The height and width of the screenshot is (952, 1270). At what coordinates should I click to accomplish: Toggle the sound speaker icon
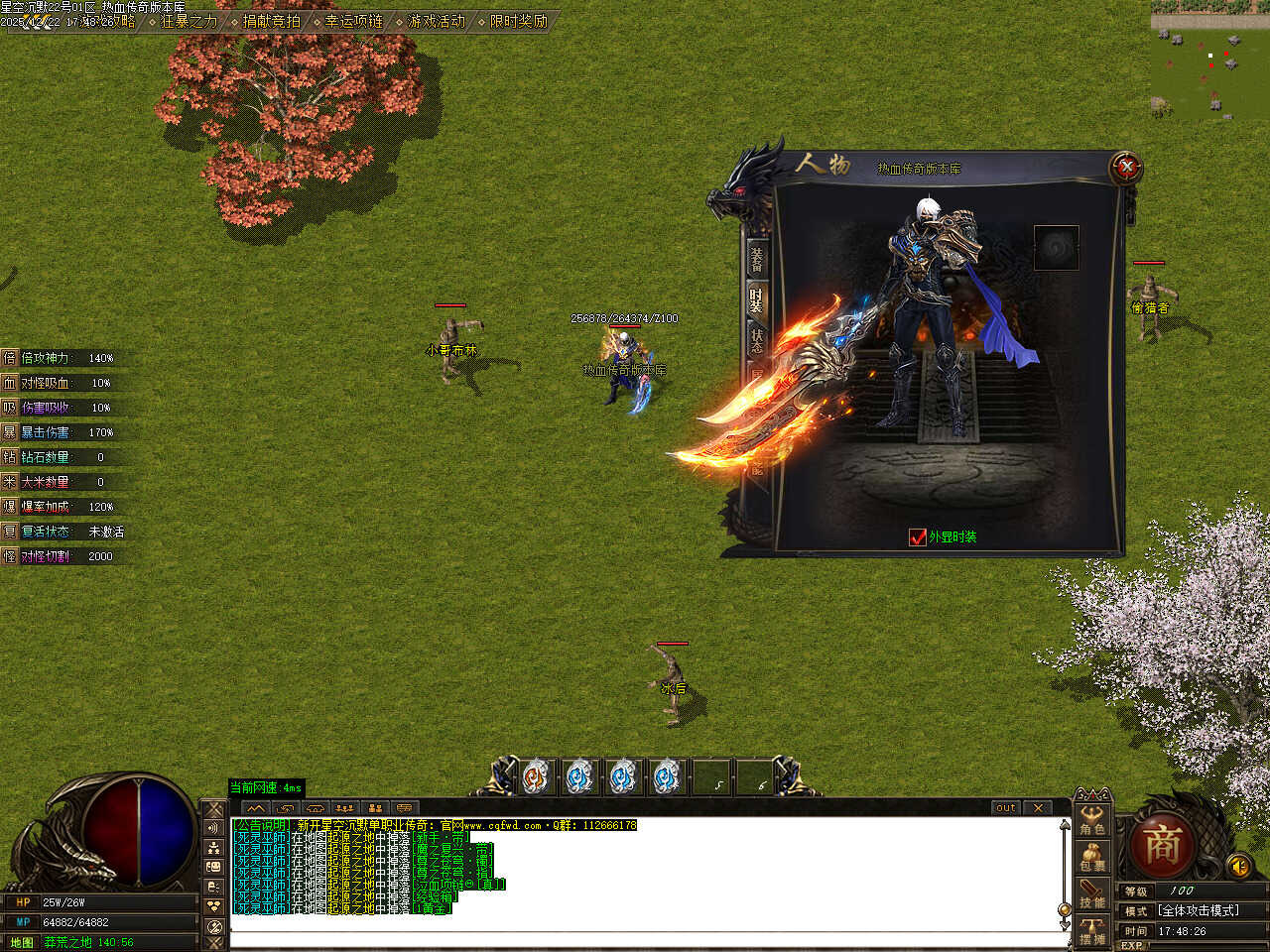(x=1238, y=866)
